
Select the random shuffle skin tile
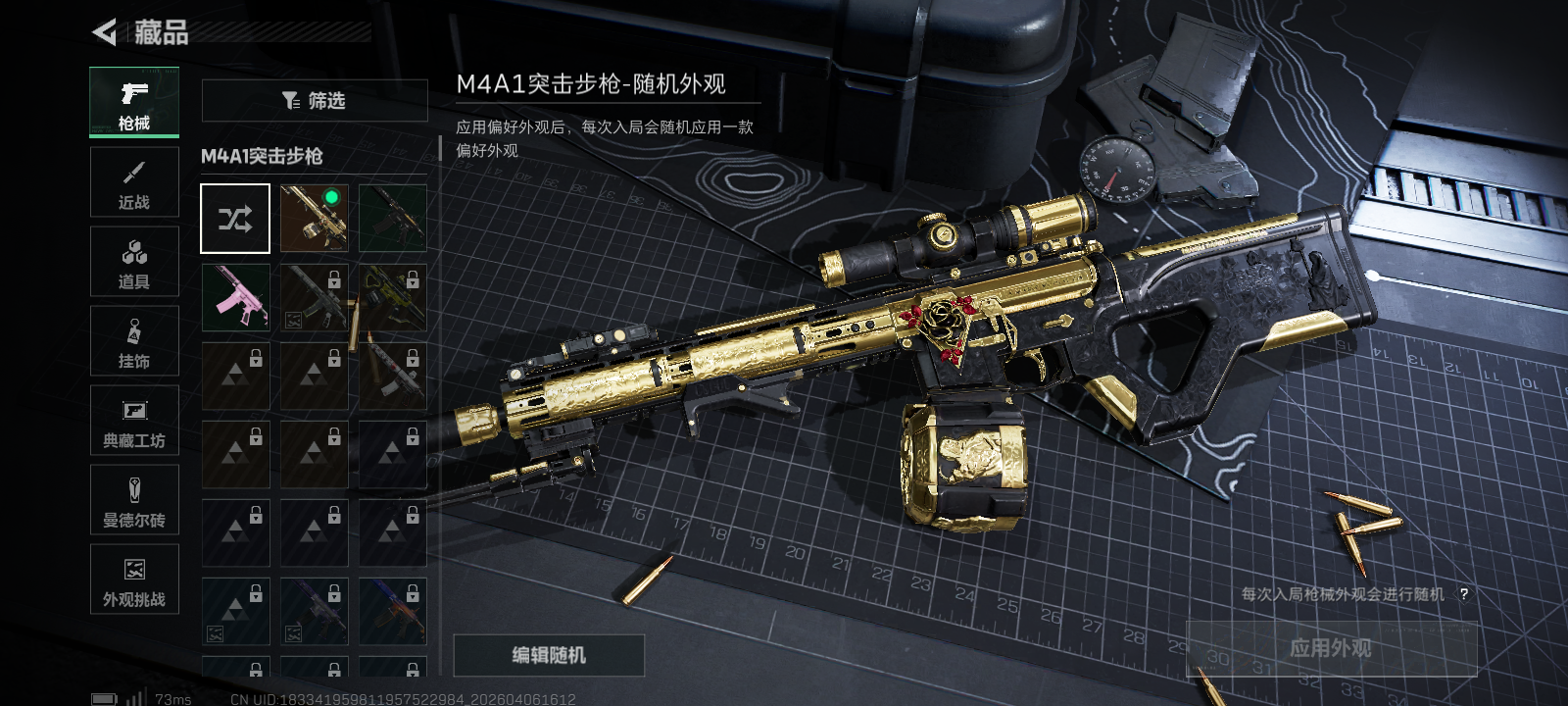235,219
